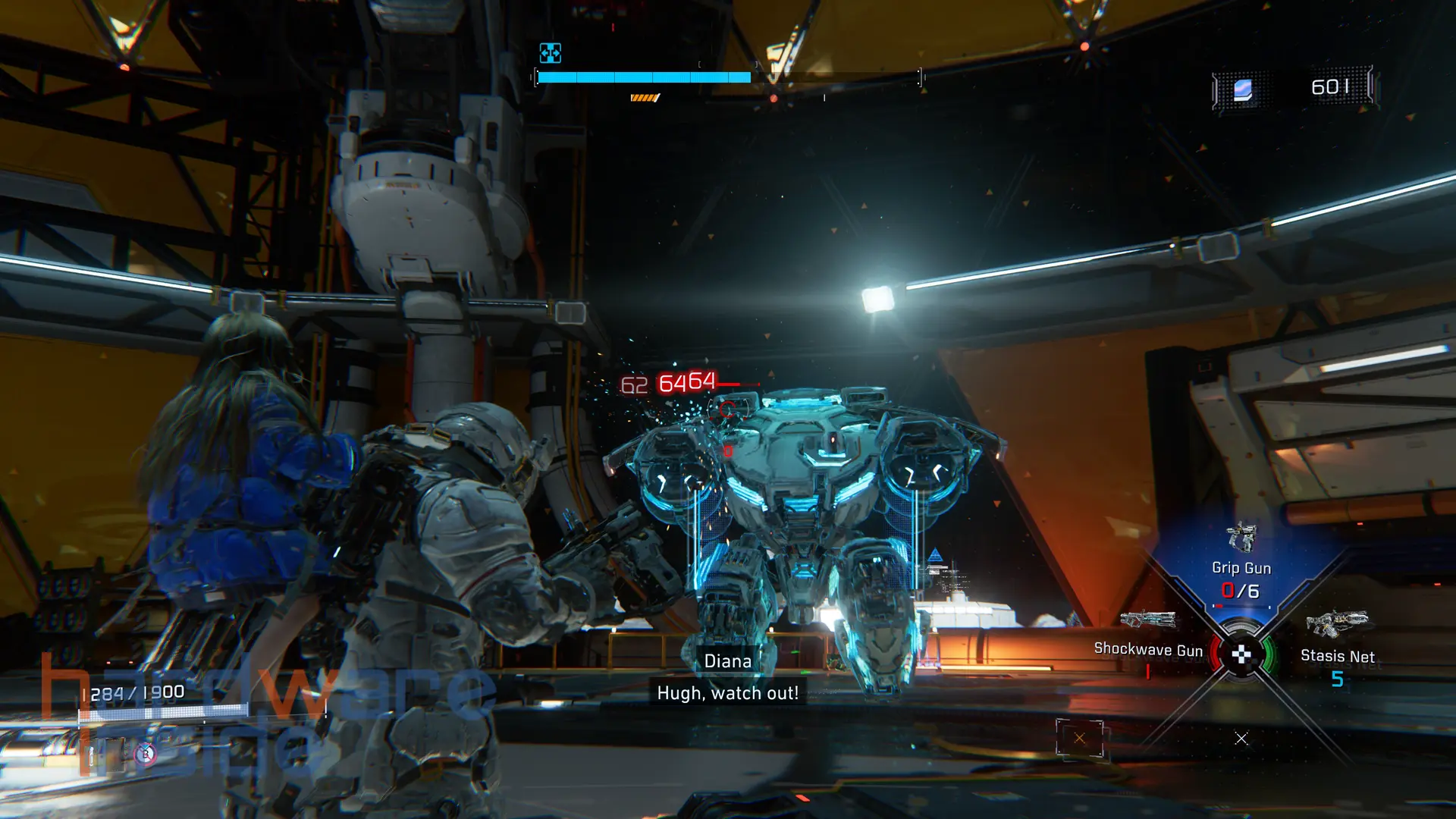This screenshot has height=819, width=1456.
Task: Click the crossed-out circular status icon
Action: 146,754
